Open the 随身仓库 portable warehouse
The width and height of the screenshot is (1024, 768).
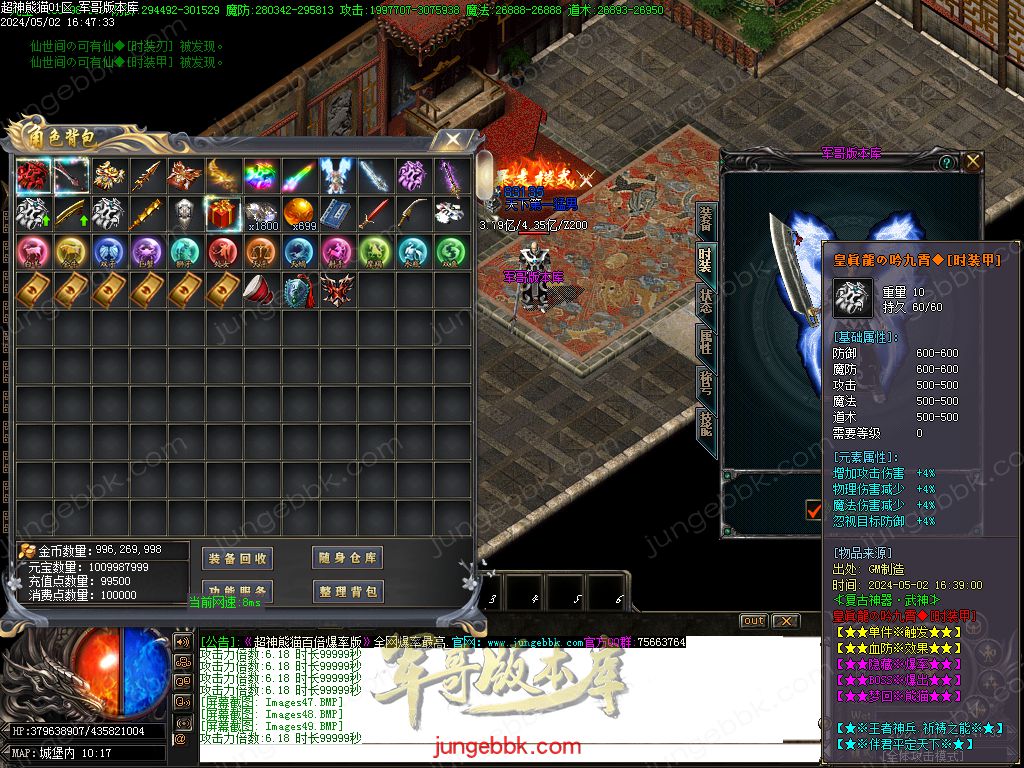(347, 558)
